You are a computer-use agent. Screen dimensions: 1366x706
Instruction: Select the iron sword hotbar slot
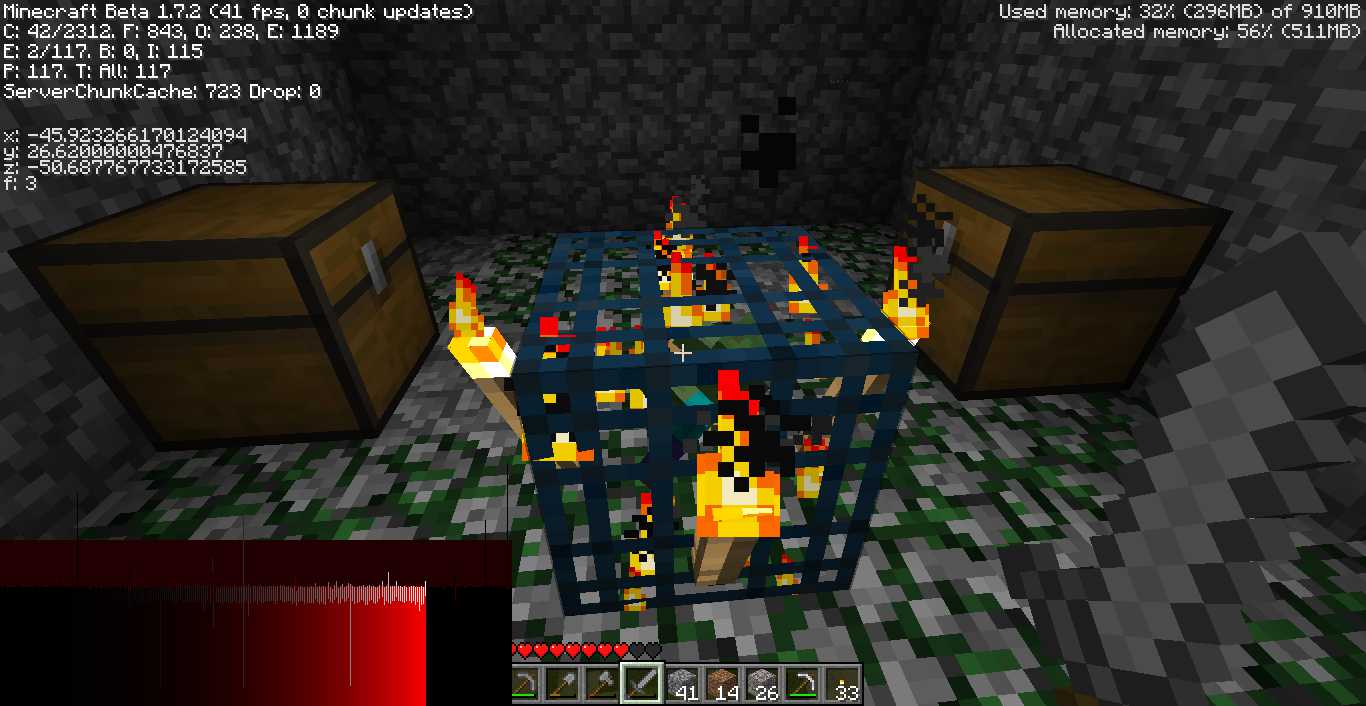click(x=640, y=684)
